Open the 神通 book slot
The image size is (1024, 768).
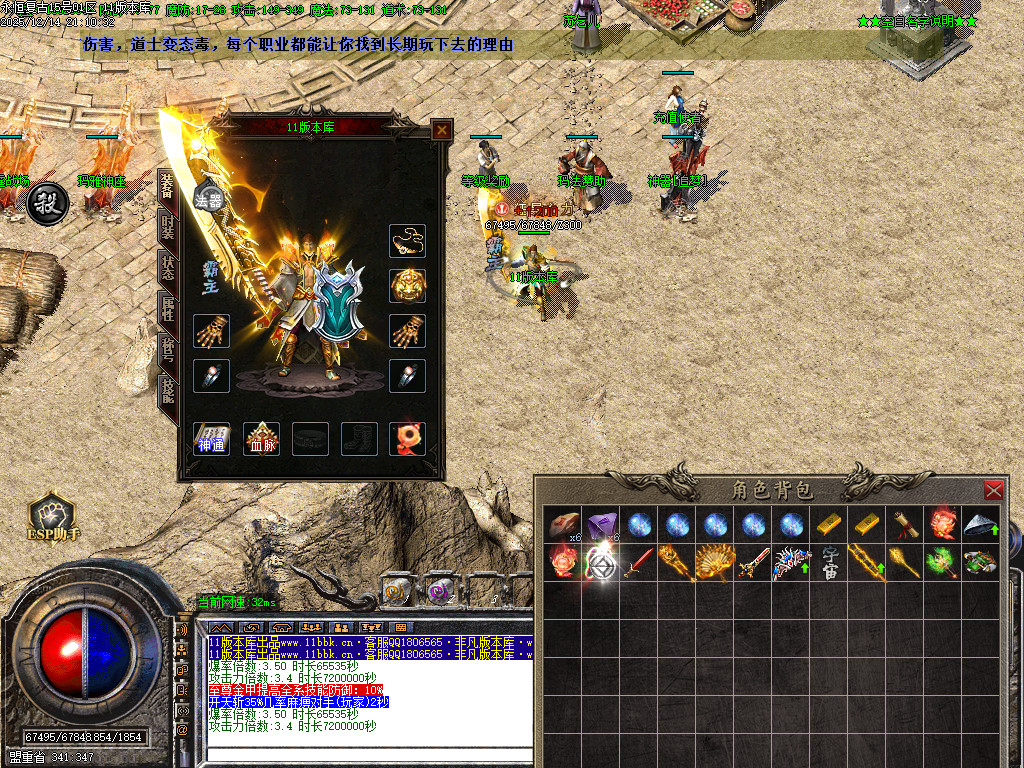click(211, 438)
